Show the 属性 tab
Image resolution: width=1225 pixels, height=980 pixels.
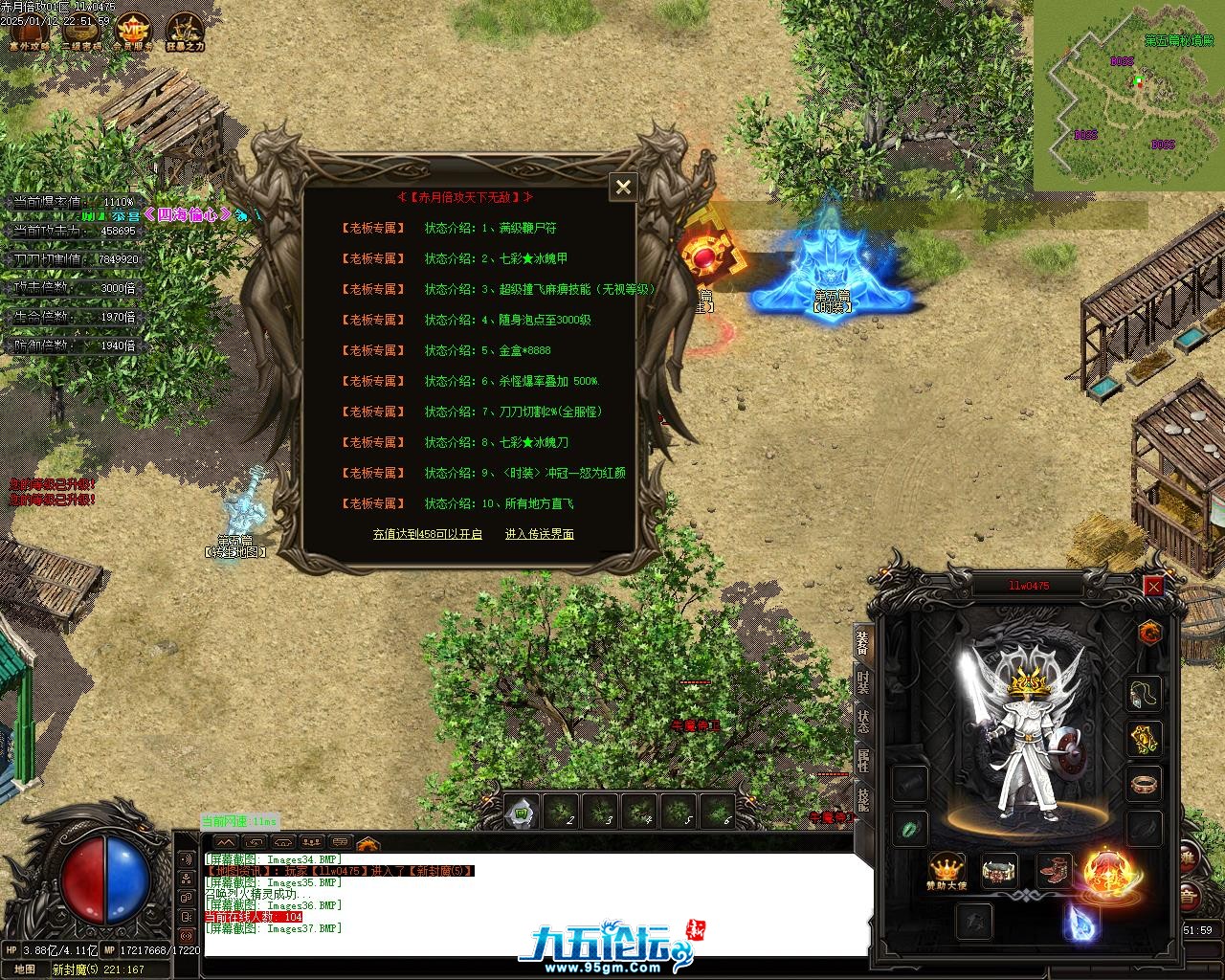click(862, 762)
